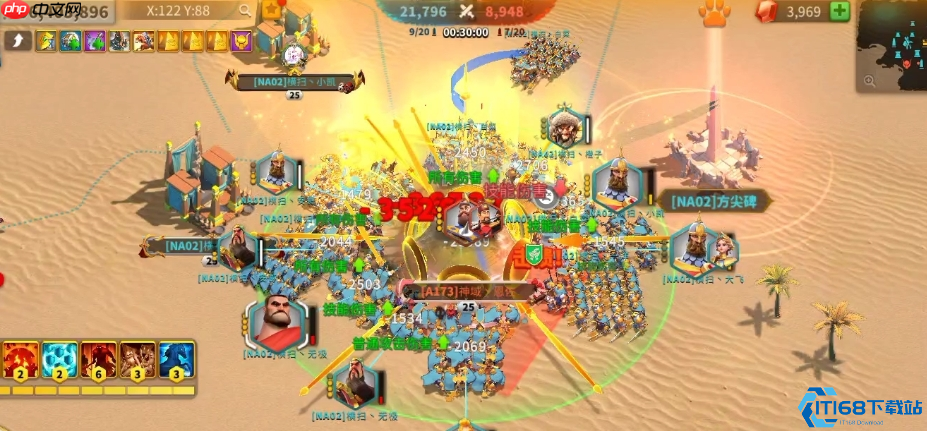The width and height of the screenshot is (927, 431).
Task: Click the green plus button beside gems
Action: 839,12
